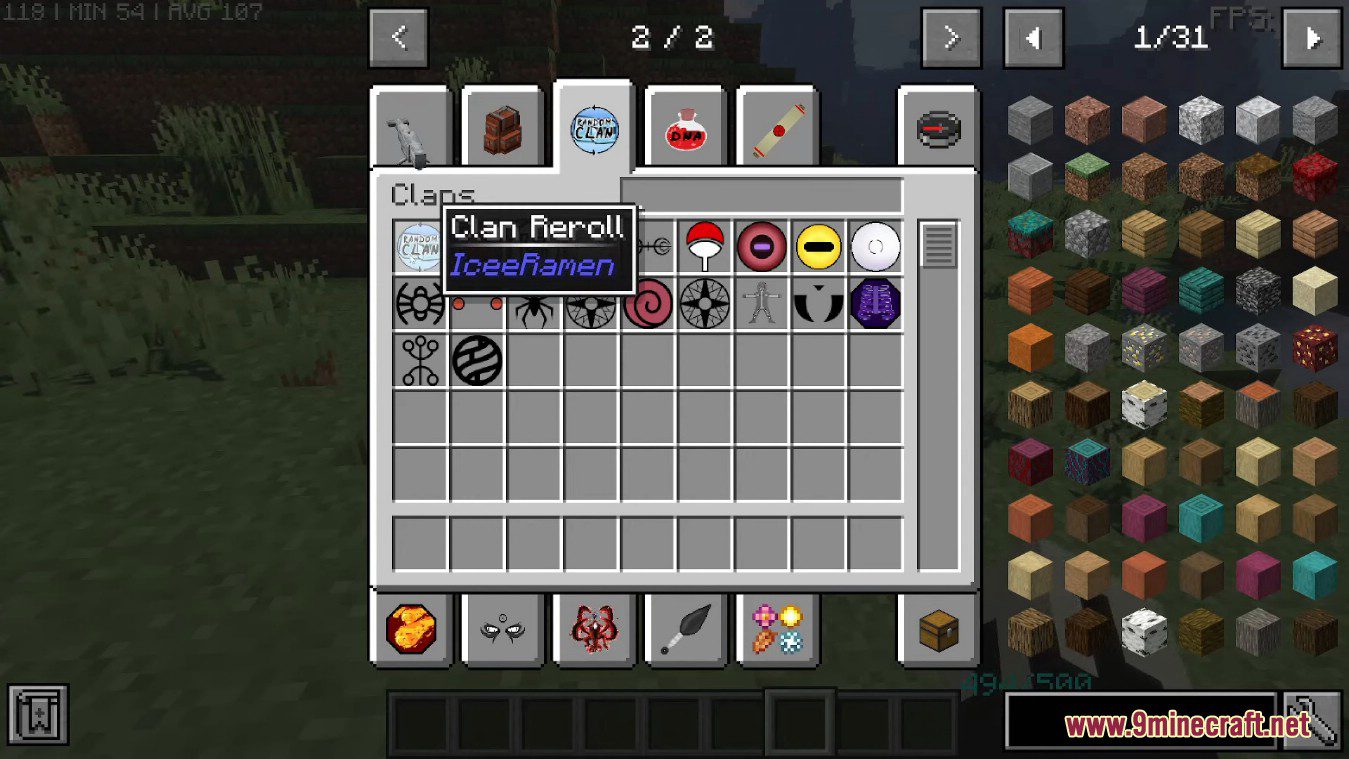
Task: Select the Uzumaki spiral clan symbol
Action: coord(648,303)
